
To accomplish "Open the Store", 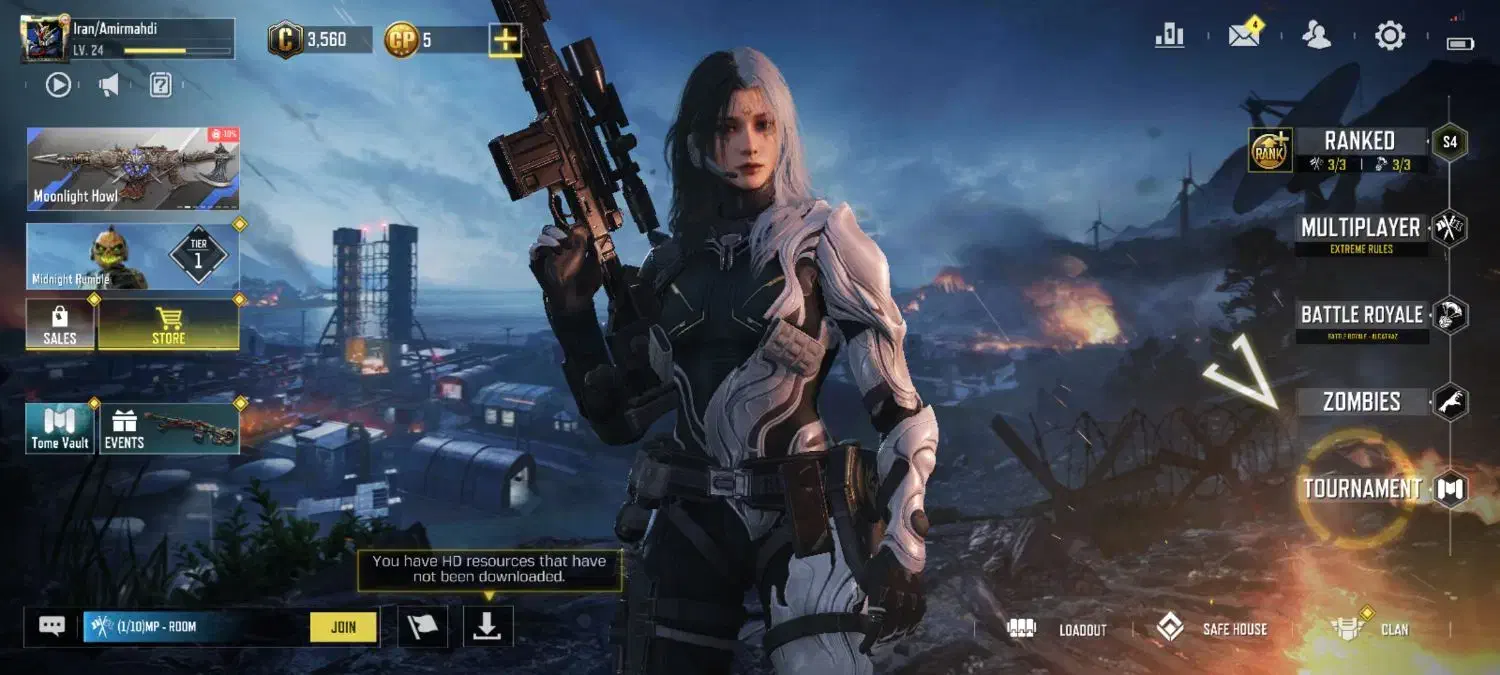I will 168,325.
